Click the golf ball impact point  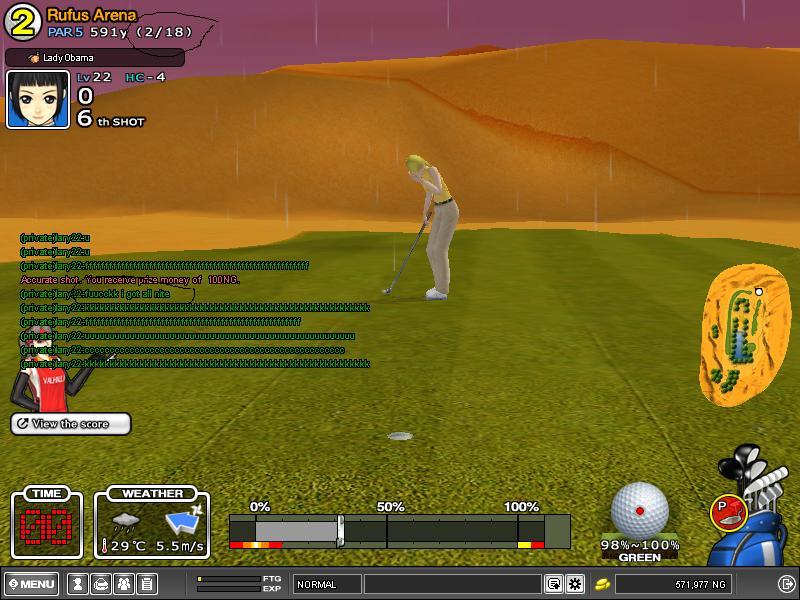click(640, 511)
